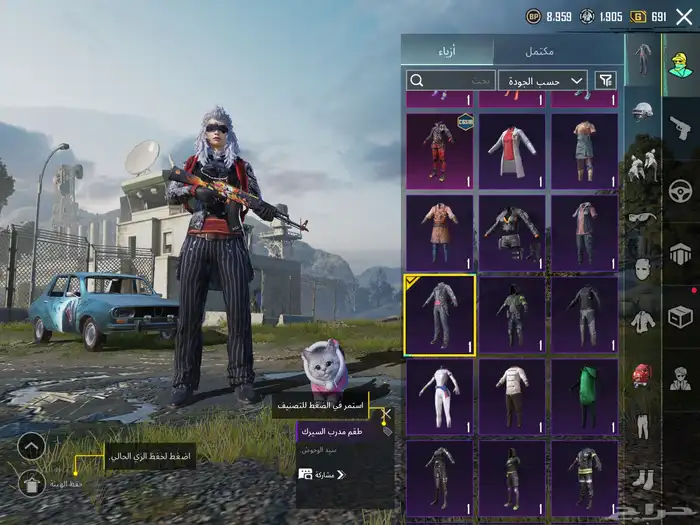The width and height of the screenshot is (700, 525).
Task: Open the filter funnel button
Action: coord(606,80)
